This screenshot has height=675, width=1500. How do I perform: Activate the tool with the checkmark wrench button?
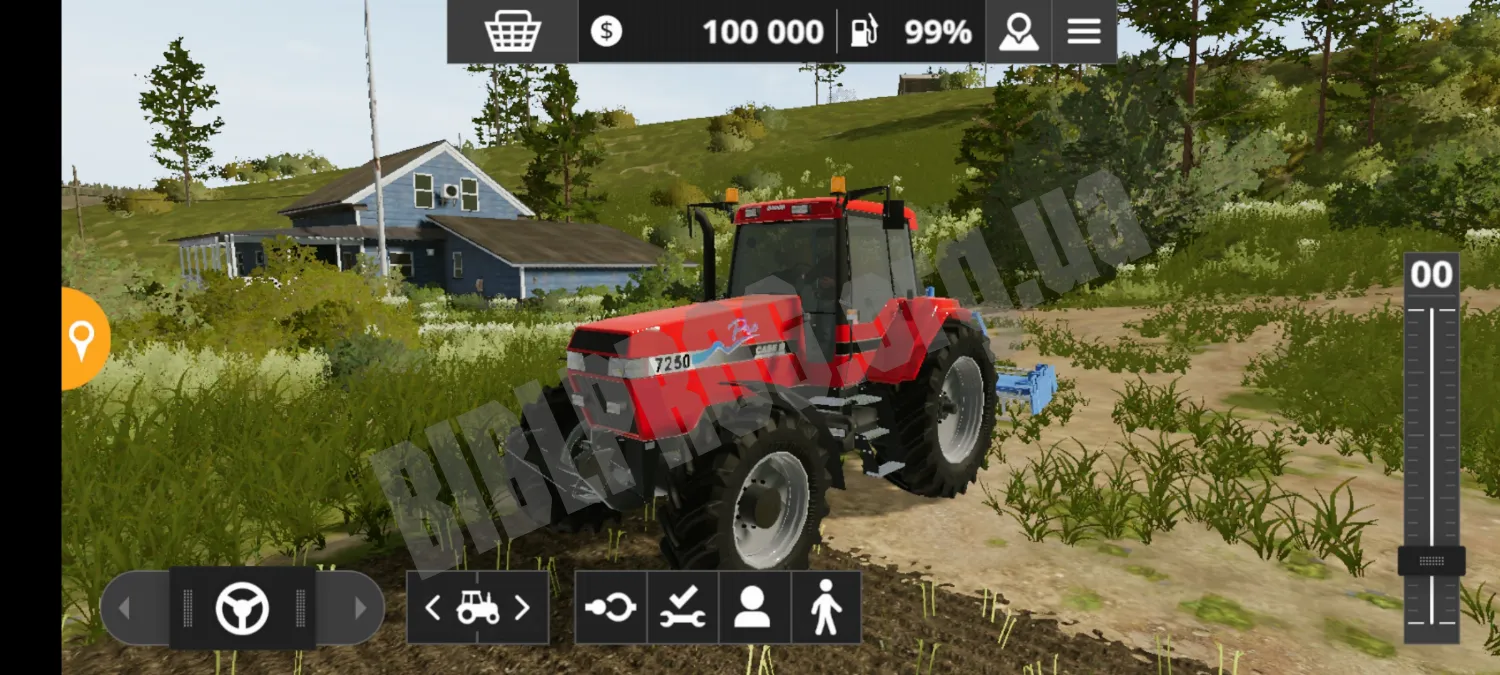click(x=682, y=608)
